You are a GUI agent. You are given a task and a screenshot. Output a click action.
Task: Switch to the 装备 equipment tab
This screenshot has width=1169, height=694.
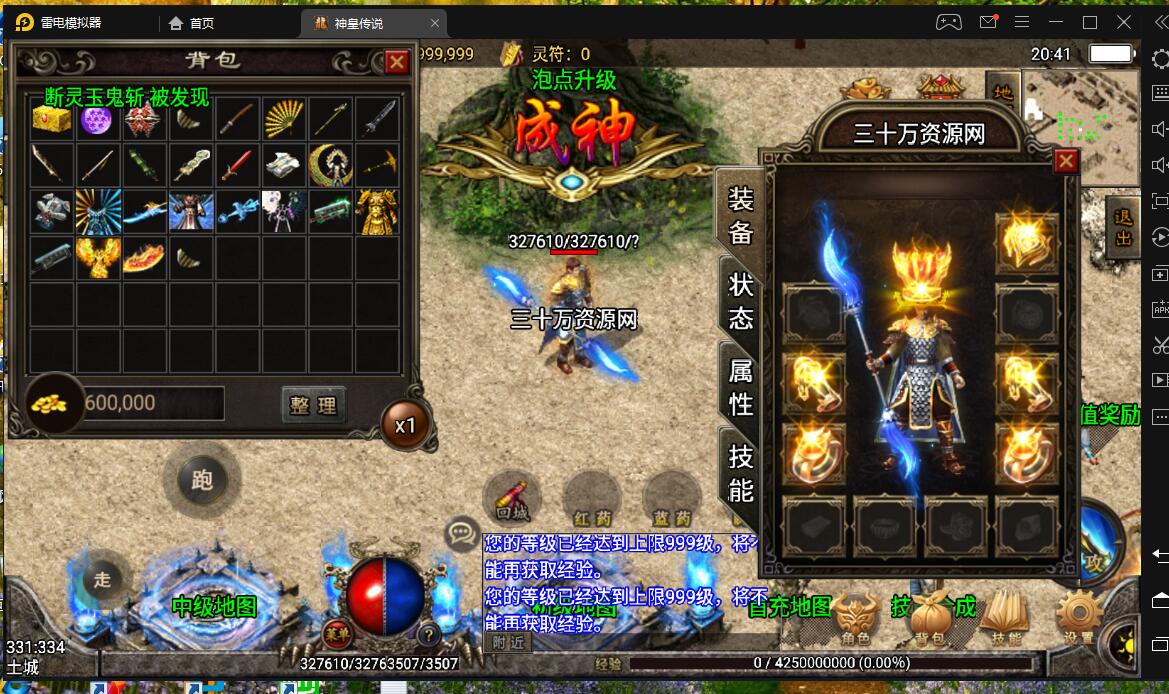tap(740, 216)
